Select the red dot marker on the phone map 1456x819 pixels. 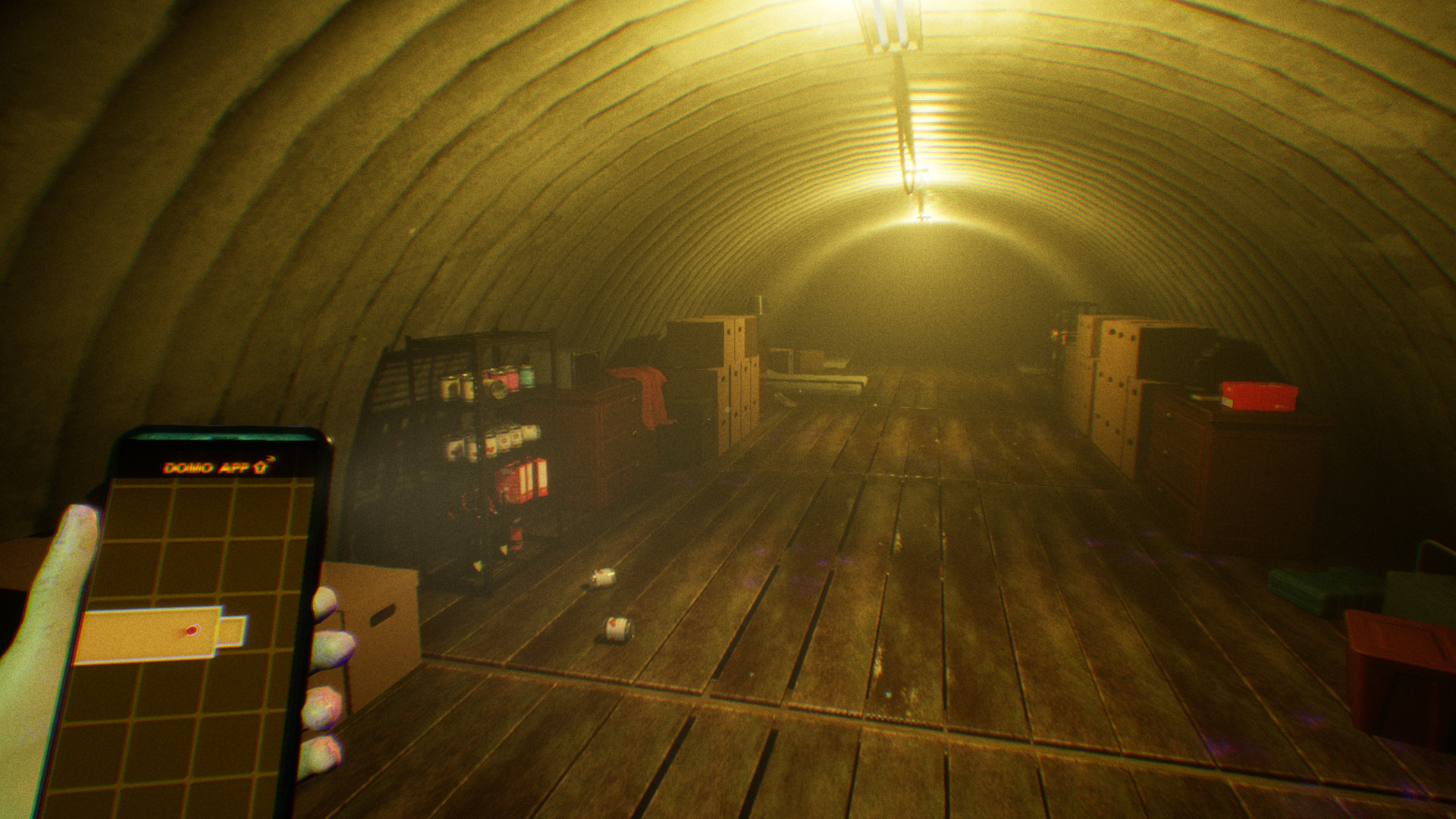pos(192,630)
